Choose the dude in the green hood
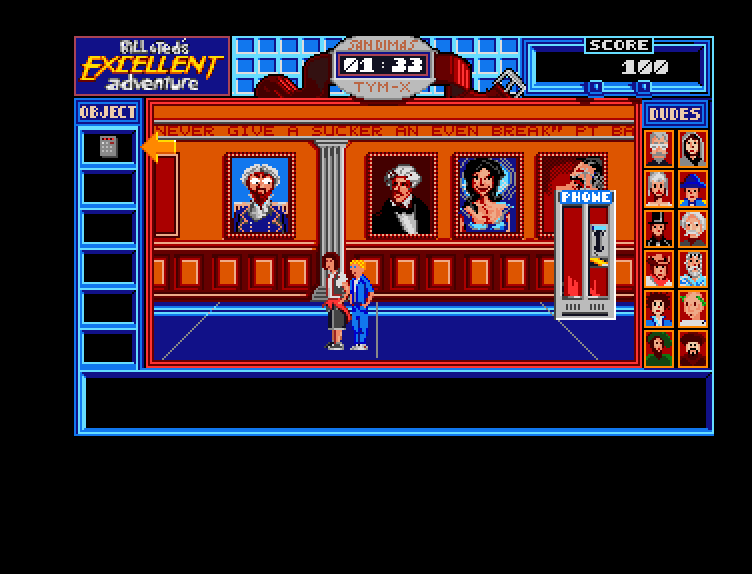 (x=659, y=349)
